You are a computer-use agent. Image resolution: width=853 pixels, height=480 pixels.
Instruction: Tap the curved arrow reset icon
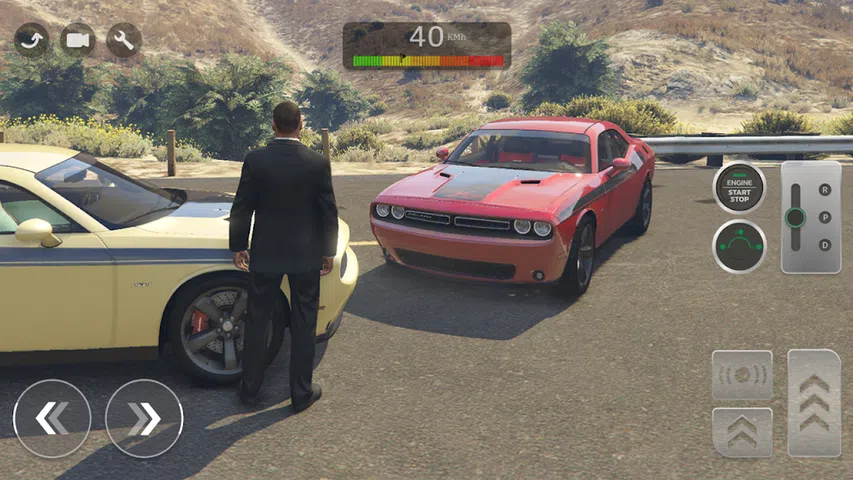pyautogui.click(x=32, y=40)
